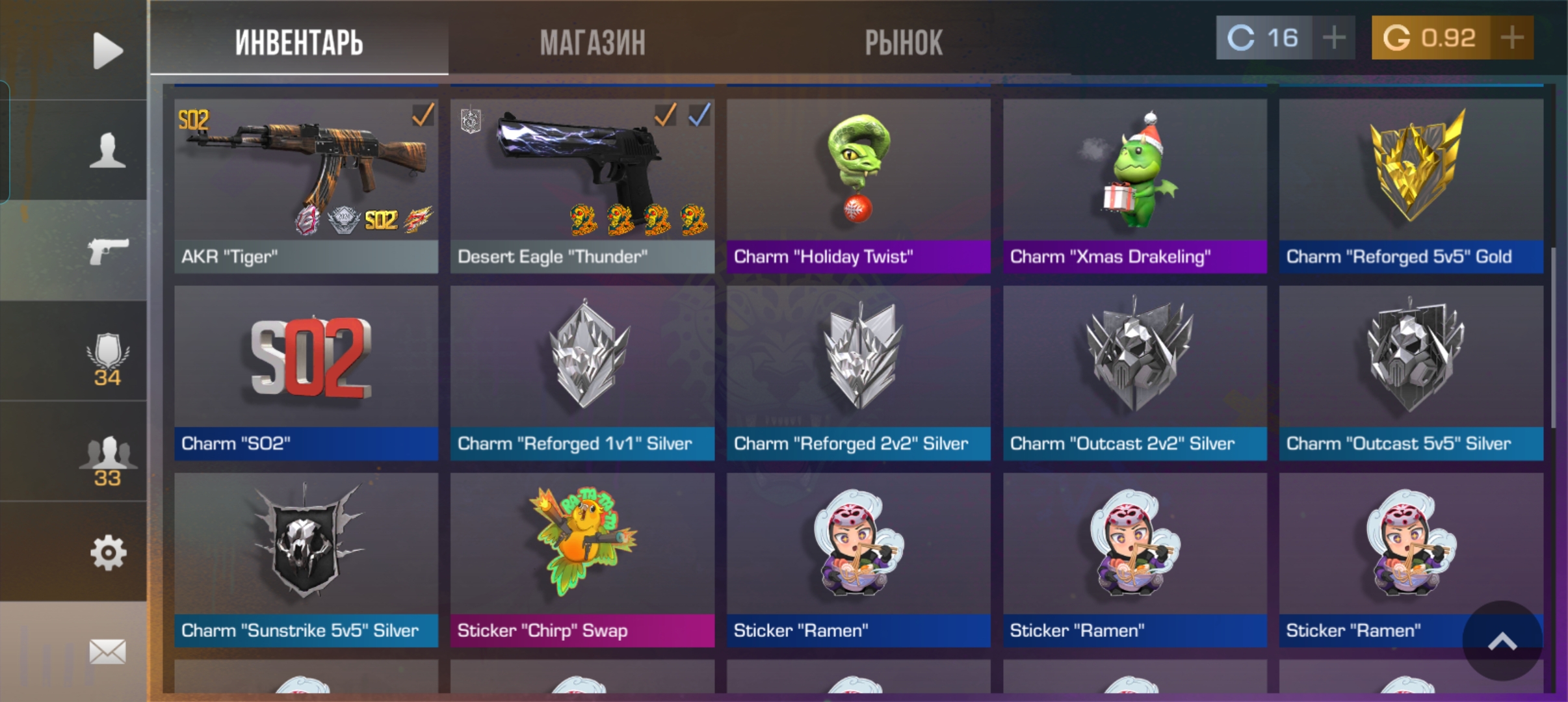Select Charm "Holiday Twist" item
The width and height of the screenshot is (1568, 702).
click(x=858, y=185)
